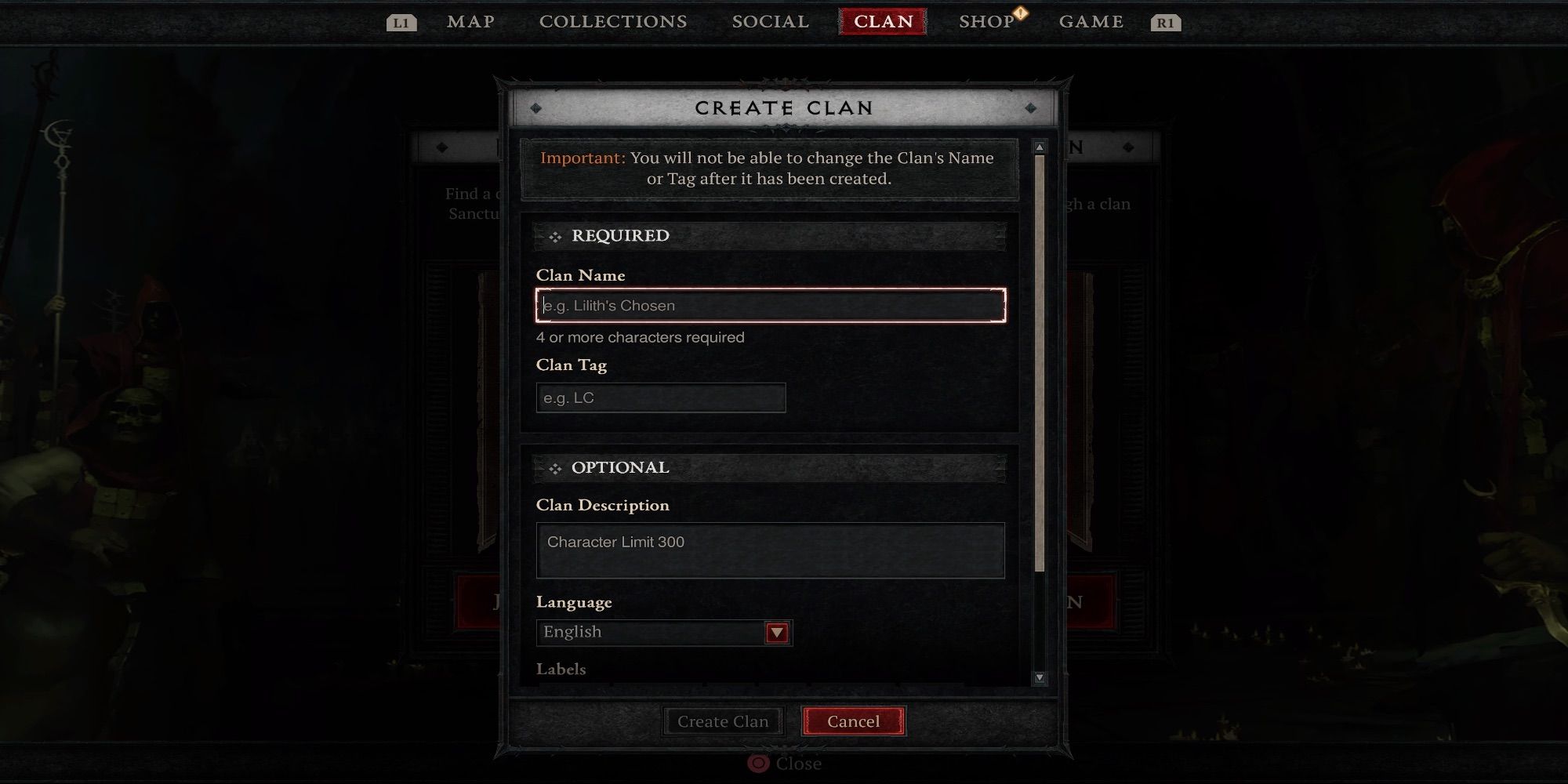This screenshot has width=1568, height=784.
Task: Click the R1 shoulder button icon
Action: (1166, 23)
